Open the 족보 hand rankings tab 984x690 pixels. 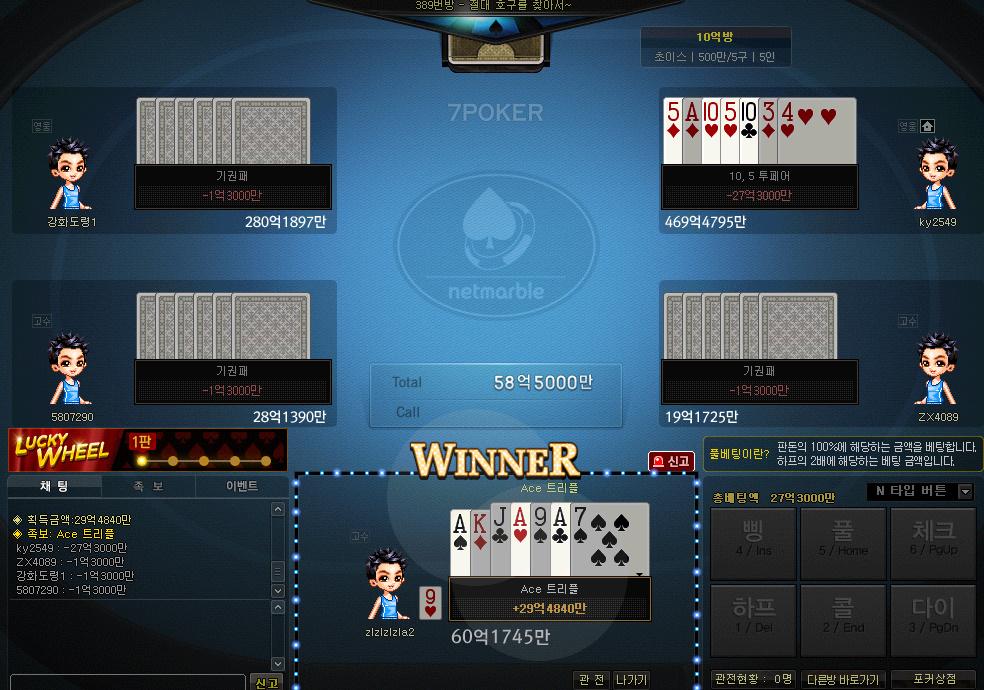149,486
